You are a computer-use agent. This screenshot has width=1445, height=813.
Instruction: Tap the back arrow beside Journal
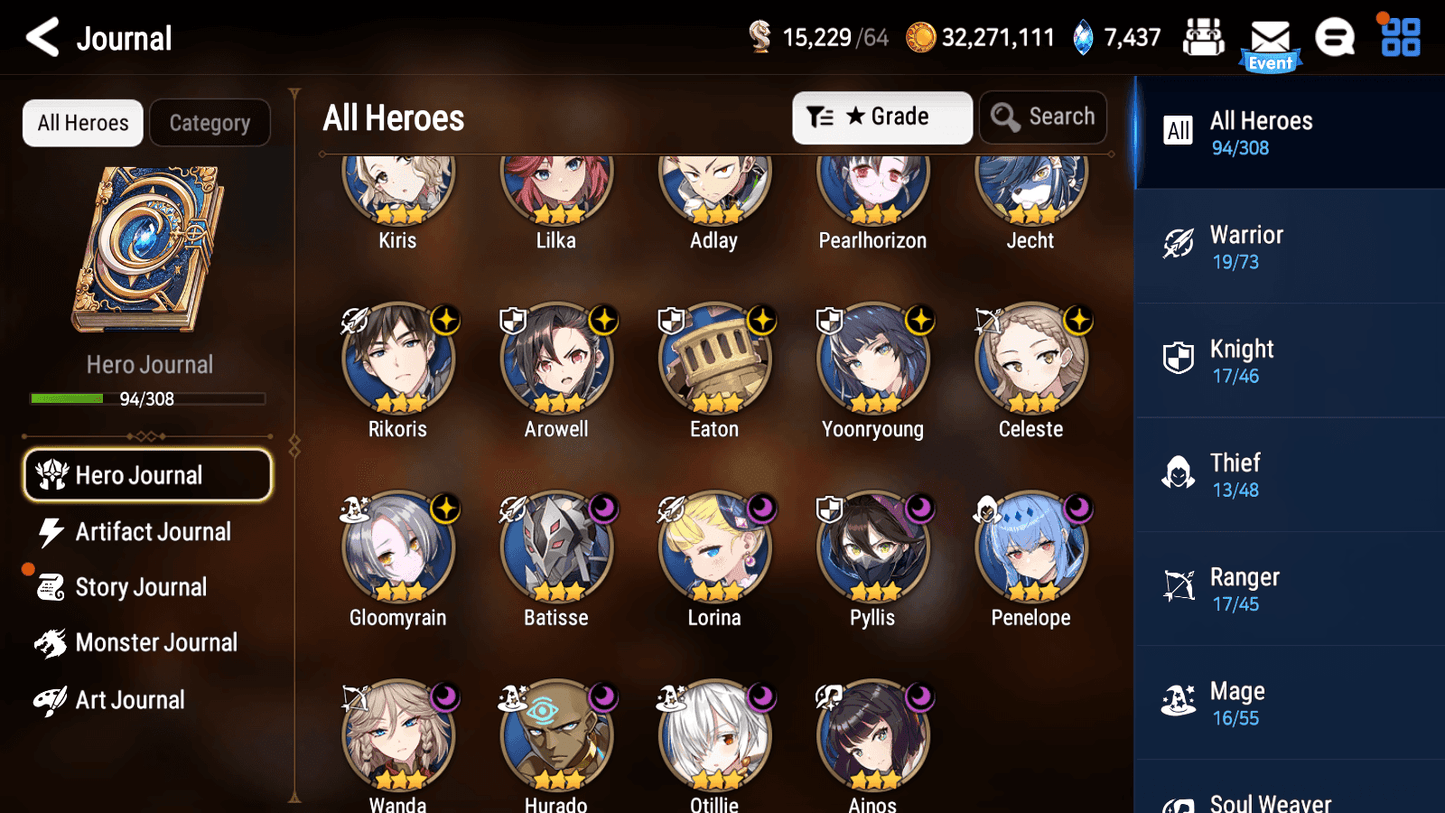(42, 37)
